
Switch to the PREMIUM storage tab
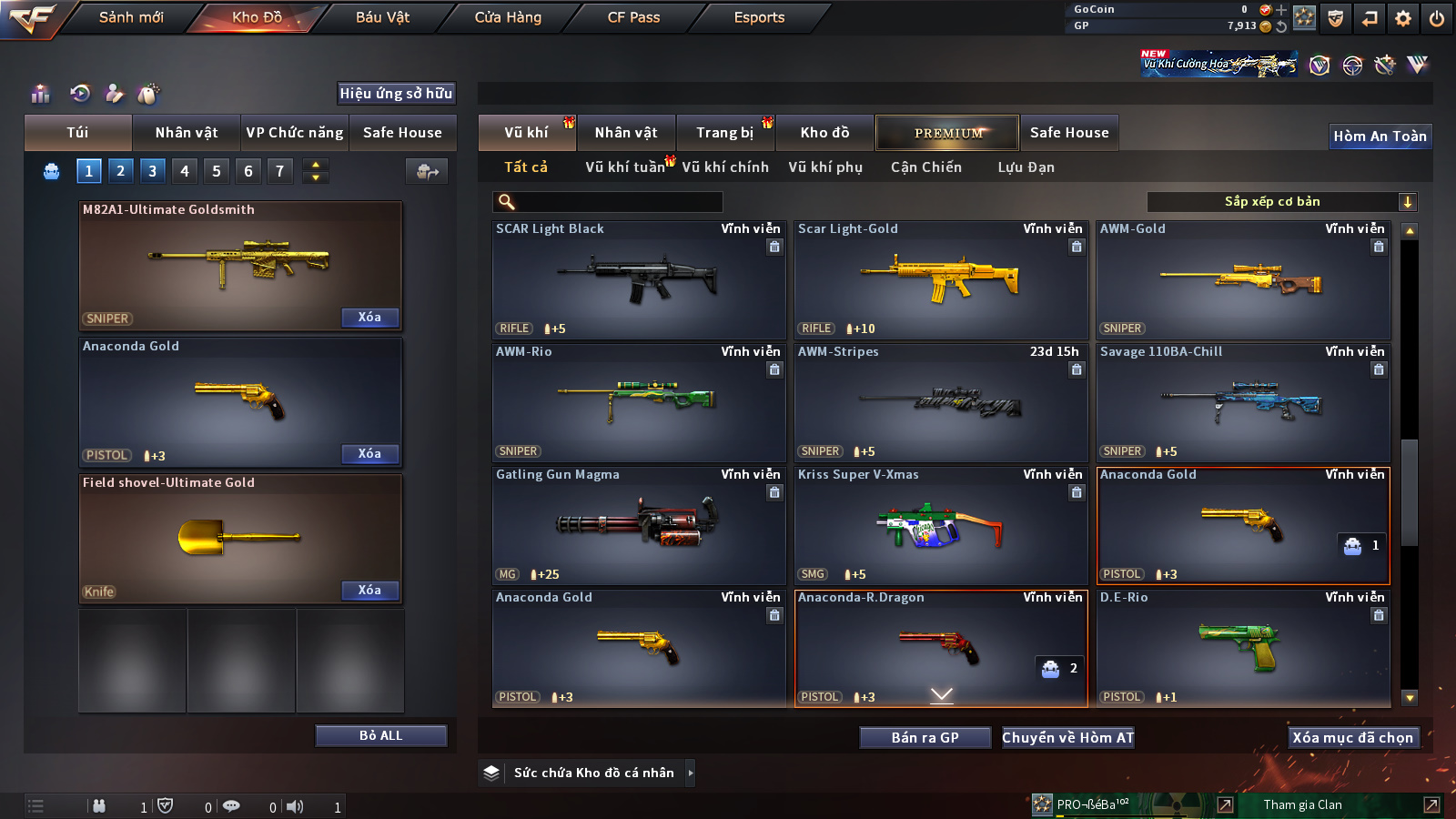tap(947, 133)
